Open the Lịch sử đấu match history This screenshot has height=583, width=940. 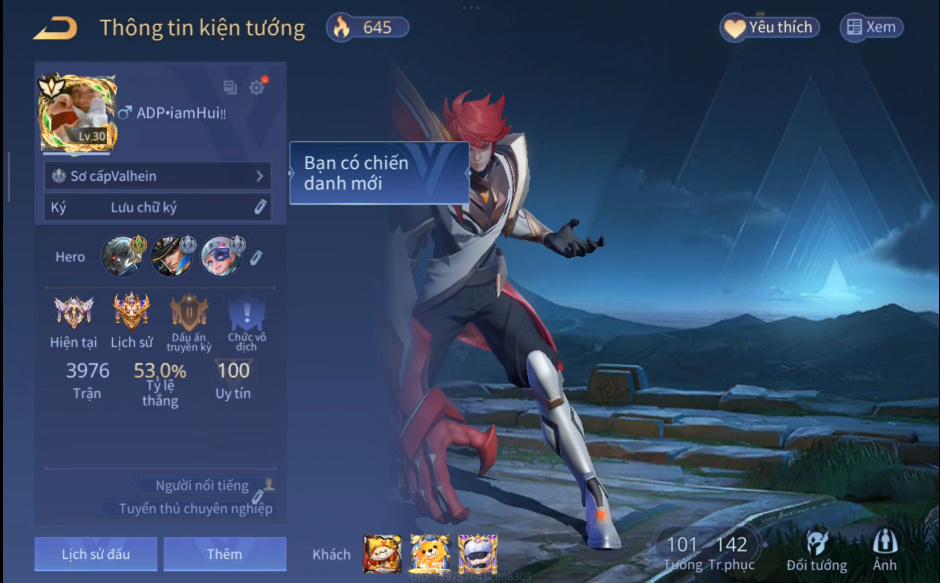pyautogui.click(x=96, y=554)
